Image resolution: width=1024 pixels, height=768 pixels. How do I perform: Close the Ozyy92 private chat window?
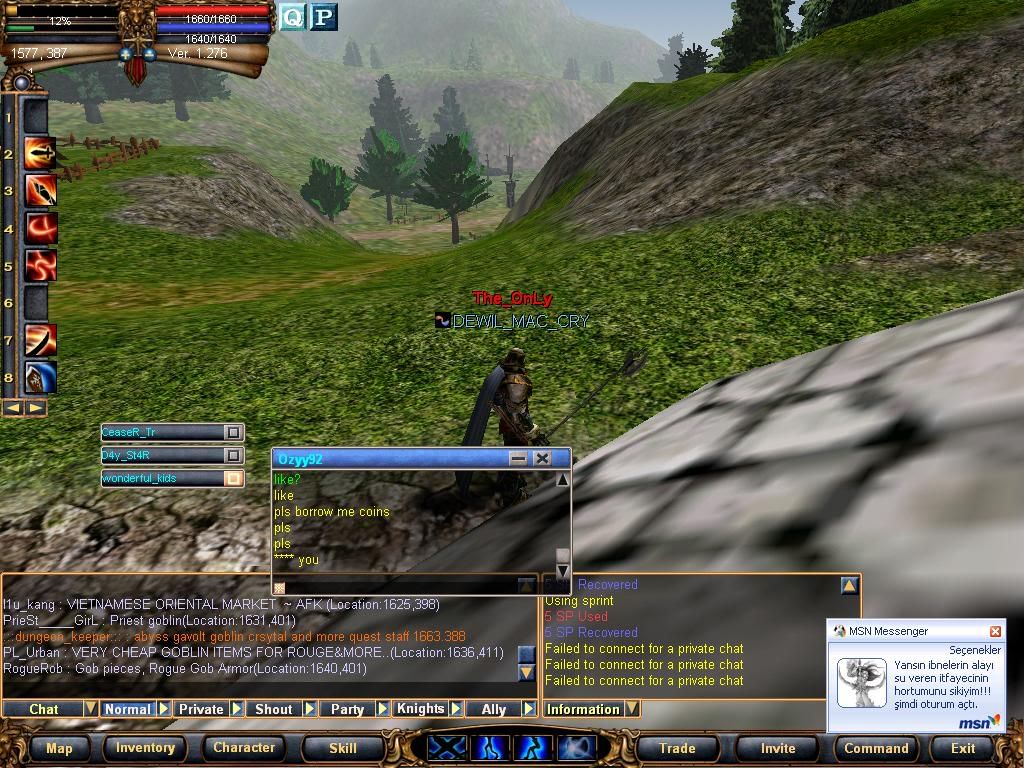pos(542,458)
